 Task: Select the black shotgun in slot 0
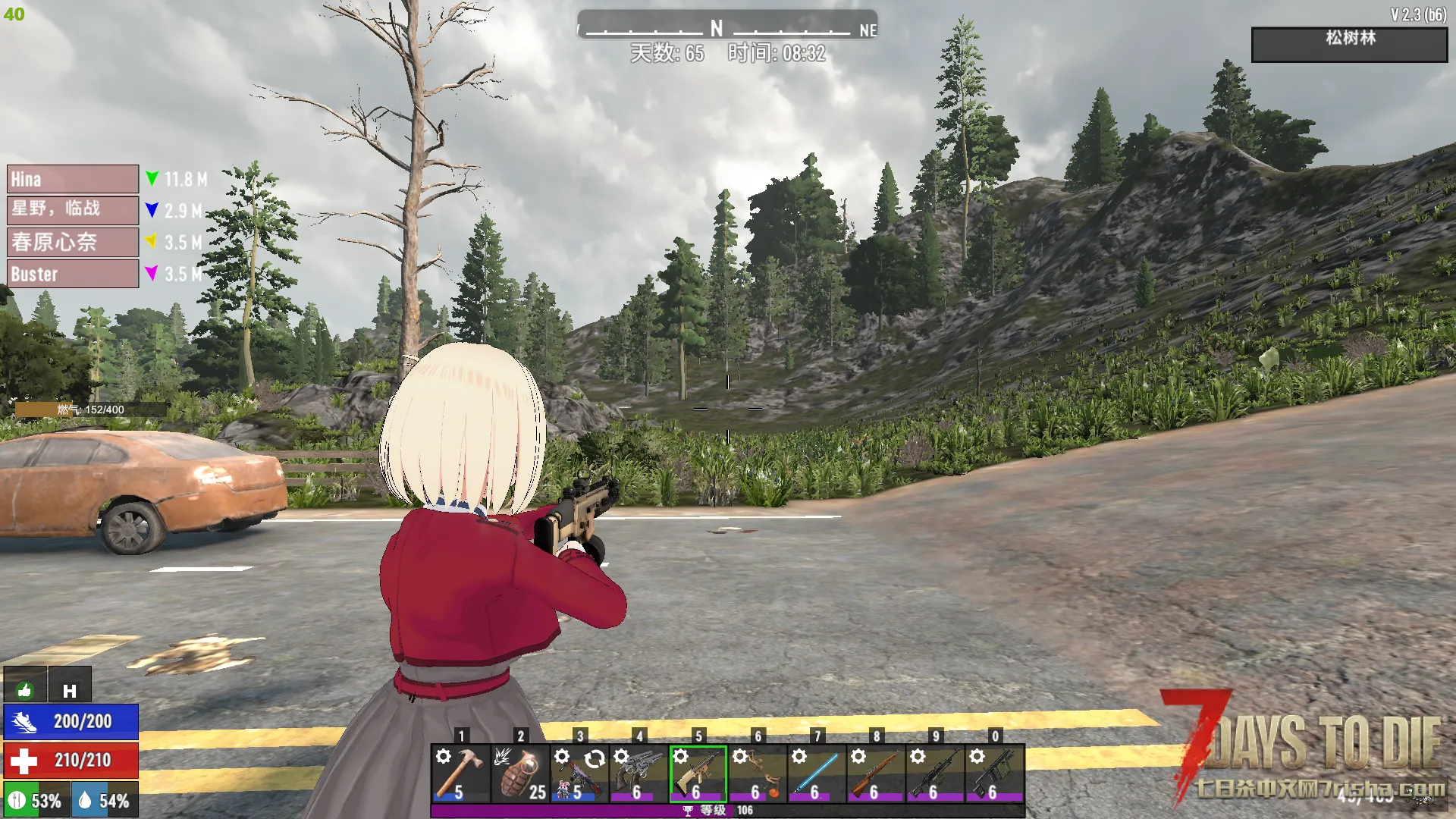[x=994, y=773]
